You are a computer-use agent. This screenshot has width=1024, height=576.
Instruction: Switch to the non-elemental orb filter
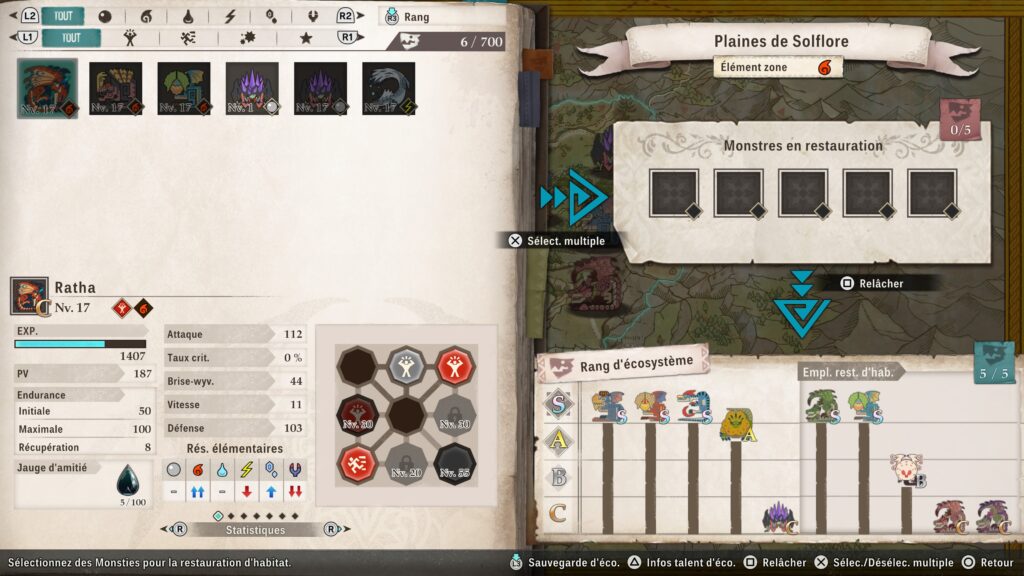click(105, 16)
